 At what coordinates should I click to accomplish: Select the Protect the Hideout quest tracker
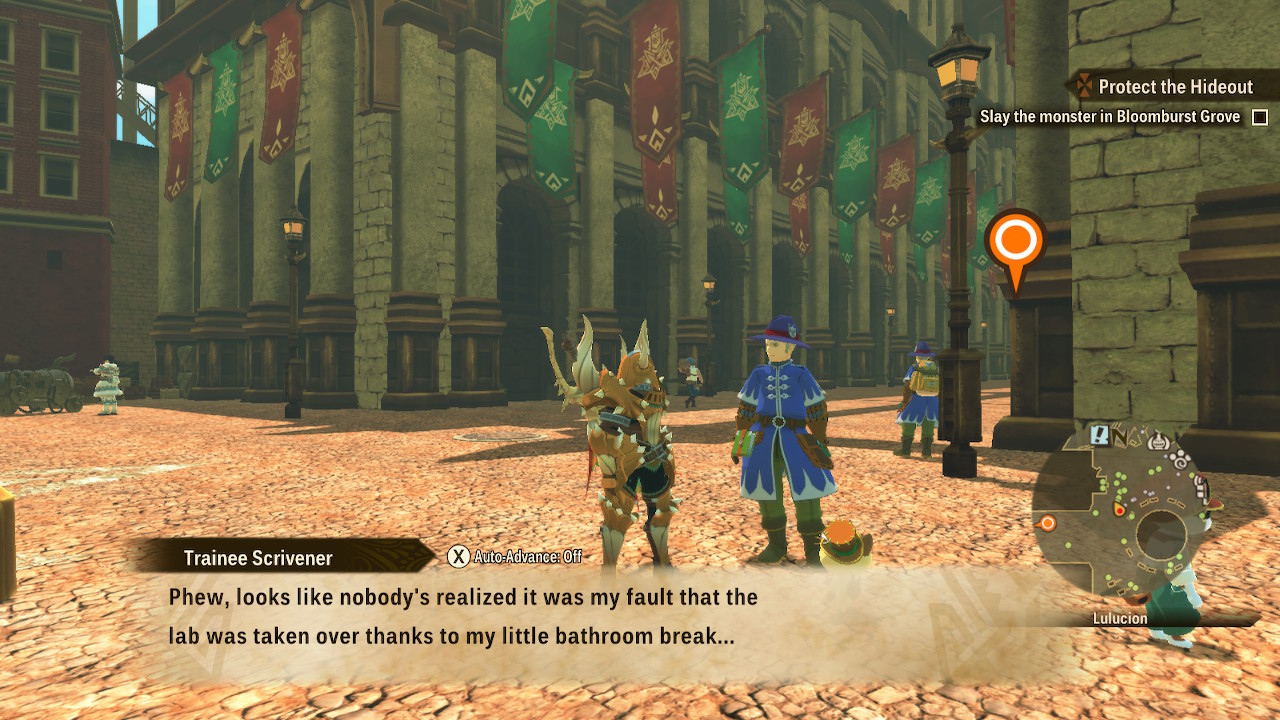pyautogui.click(x=1174, y=87)
